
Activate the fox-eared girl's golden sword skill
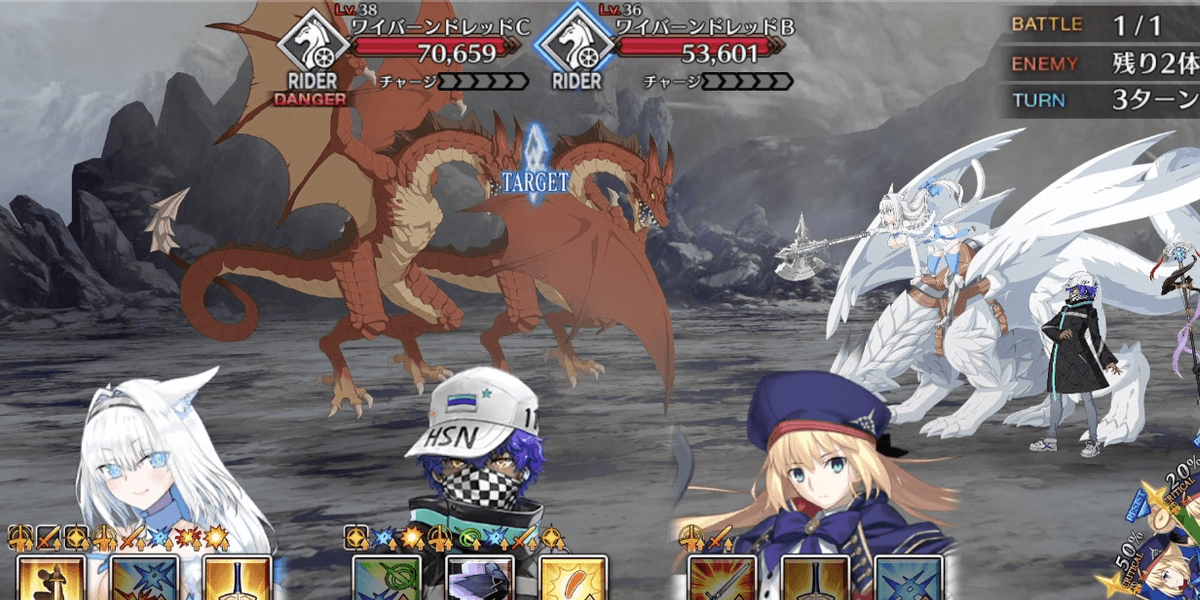(x=237, y=580)
